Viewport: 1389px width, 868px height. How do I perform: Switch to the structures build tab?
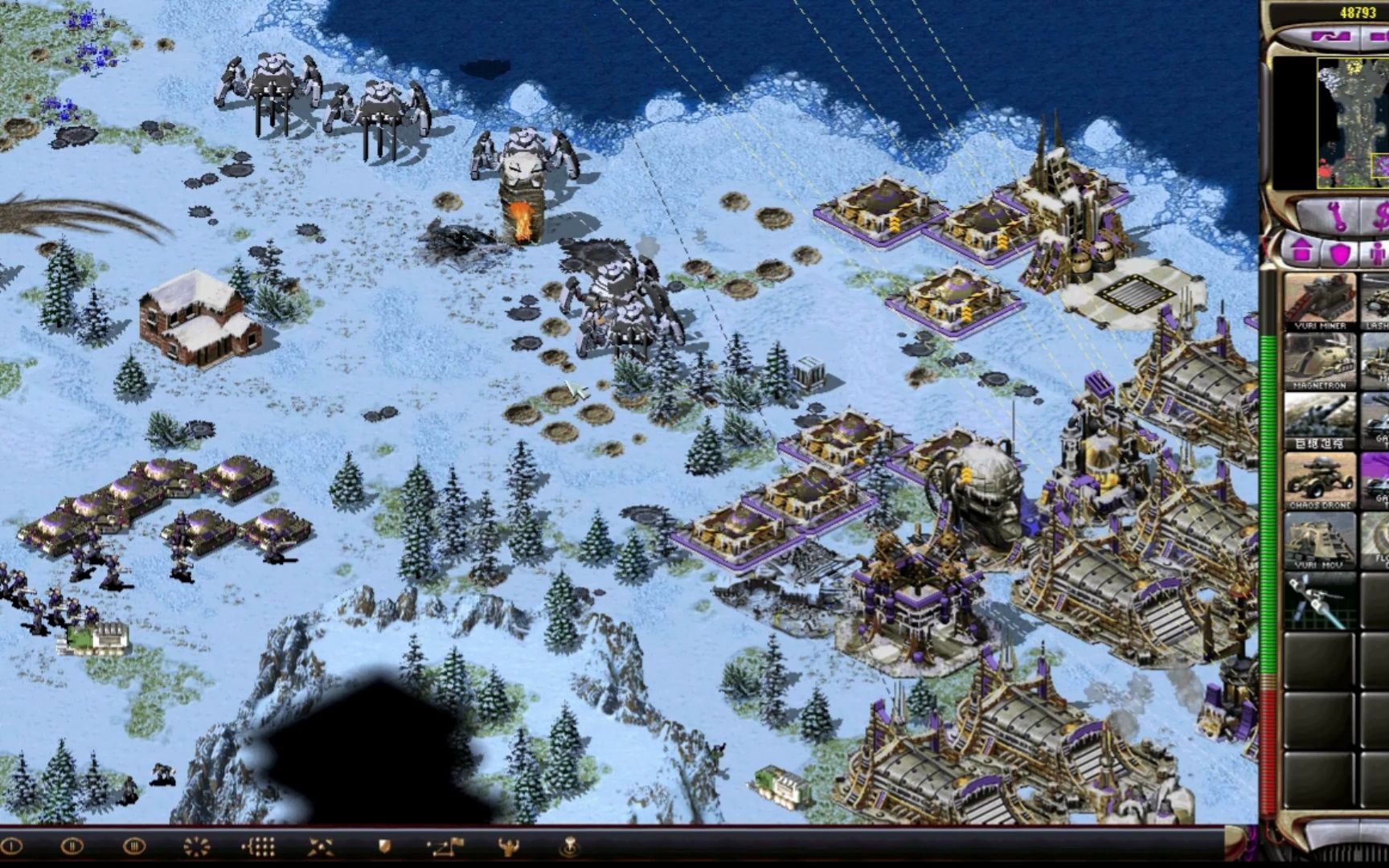1302,252
